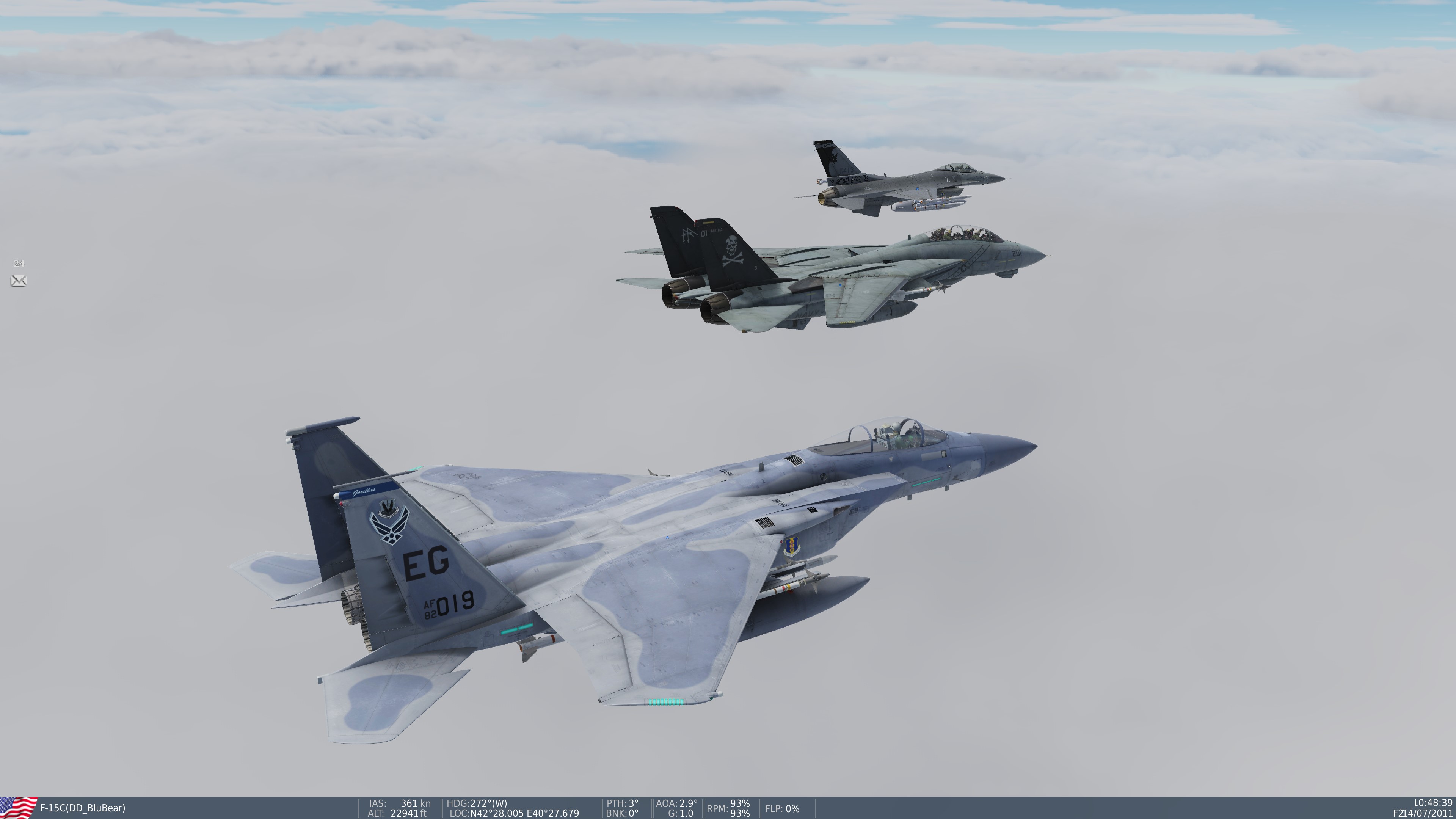Click the bottom status bar background

click(1017, 808)
